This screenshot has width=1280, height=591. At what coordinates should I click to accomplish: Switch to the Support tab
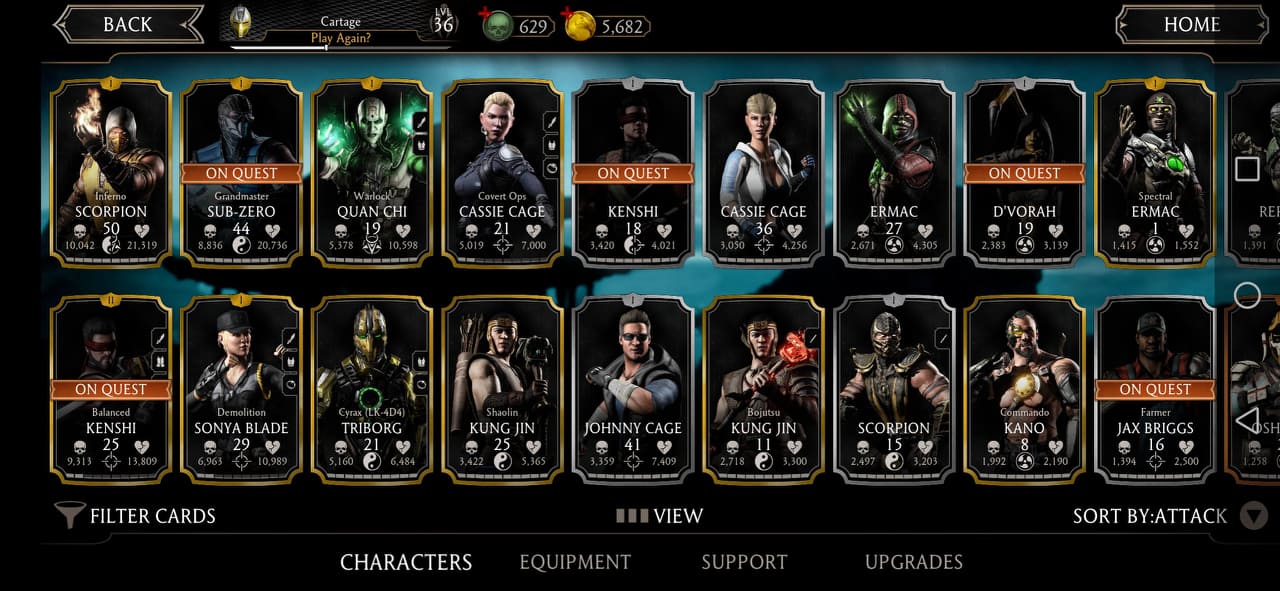tap(744, 562)
